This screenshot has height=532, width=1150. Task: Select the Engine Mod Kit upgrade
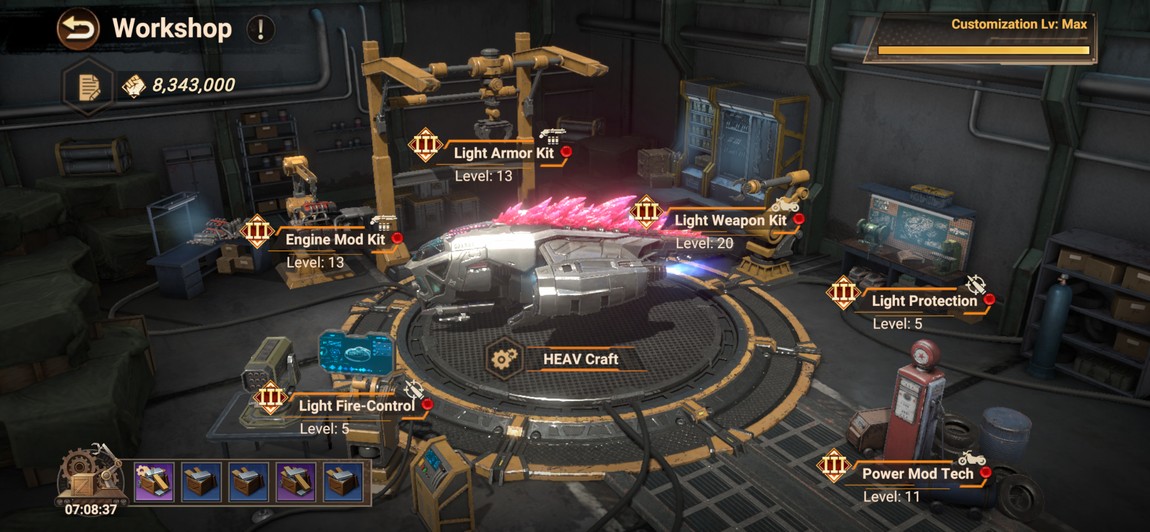pyautogui.click(x=335, y=240)
